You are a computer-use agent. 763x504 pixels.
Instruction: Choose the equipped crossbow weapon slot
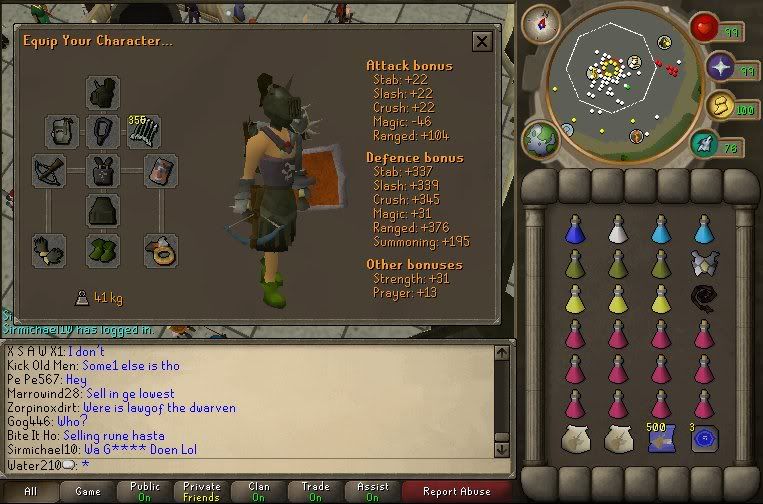49,171
